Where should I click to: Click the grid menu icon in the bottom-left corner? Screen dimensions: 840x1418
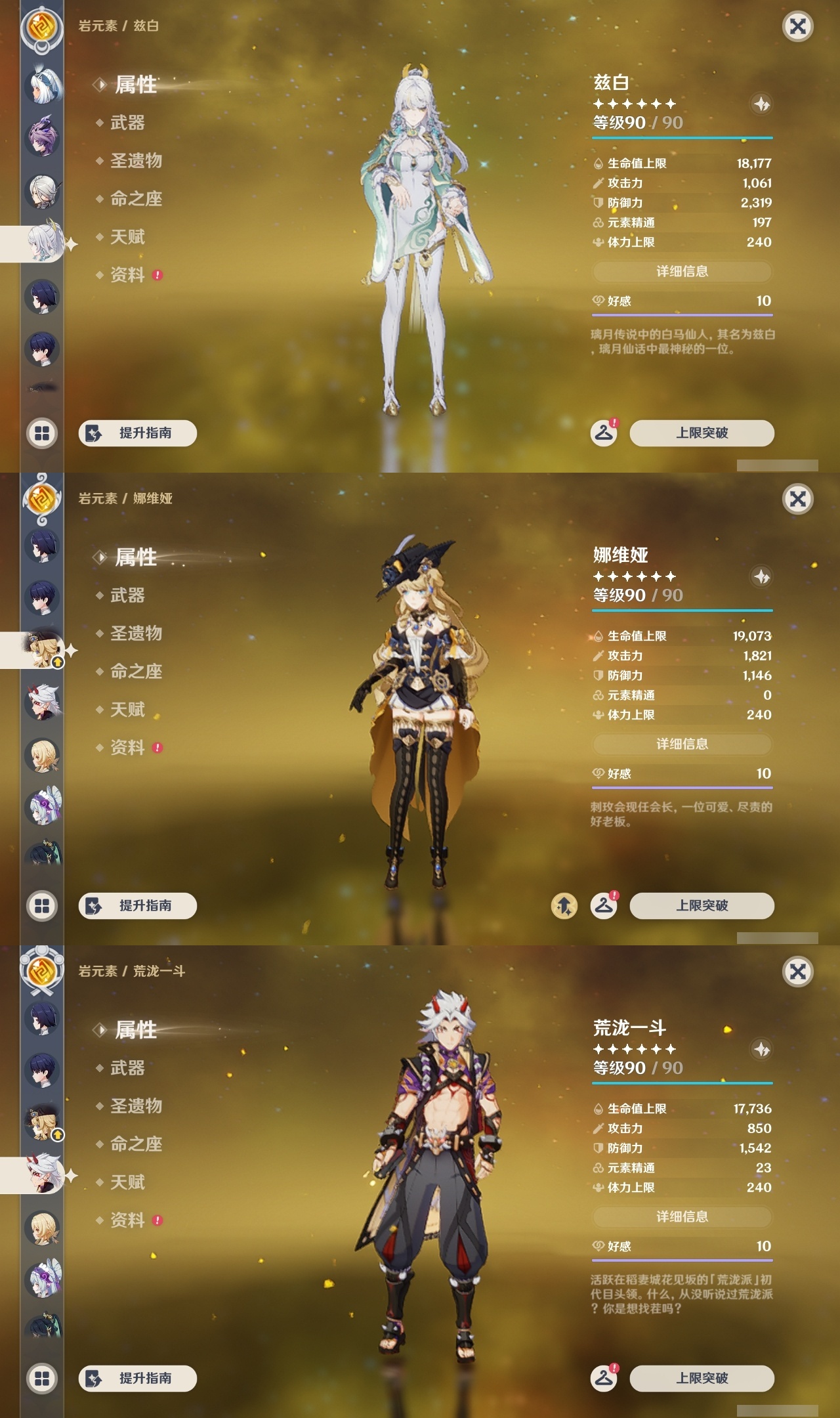[x=41, y=433]
